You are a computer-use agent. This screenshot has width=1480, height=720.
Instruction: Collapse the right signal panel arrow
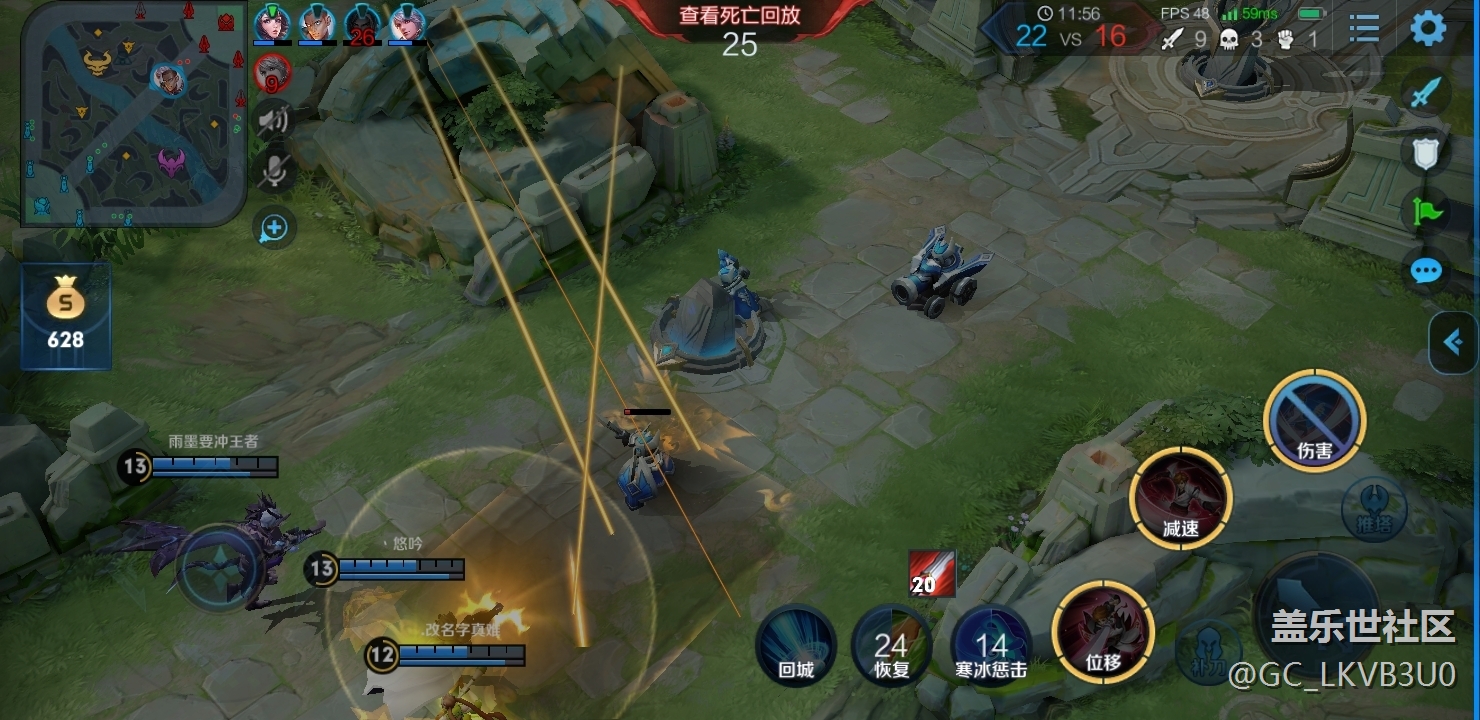[x=1454, y=343]
